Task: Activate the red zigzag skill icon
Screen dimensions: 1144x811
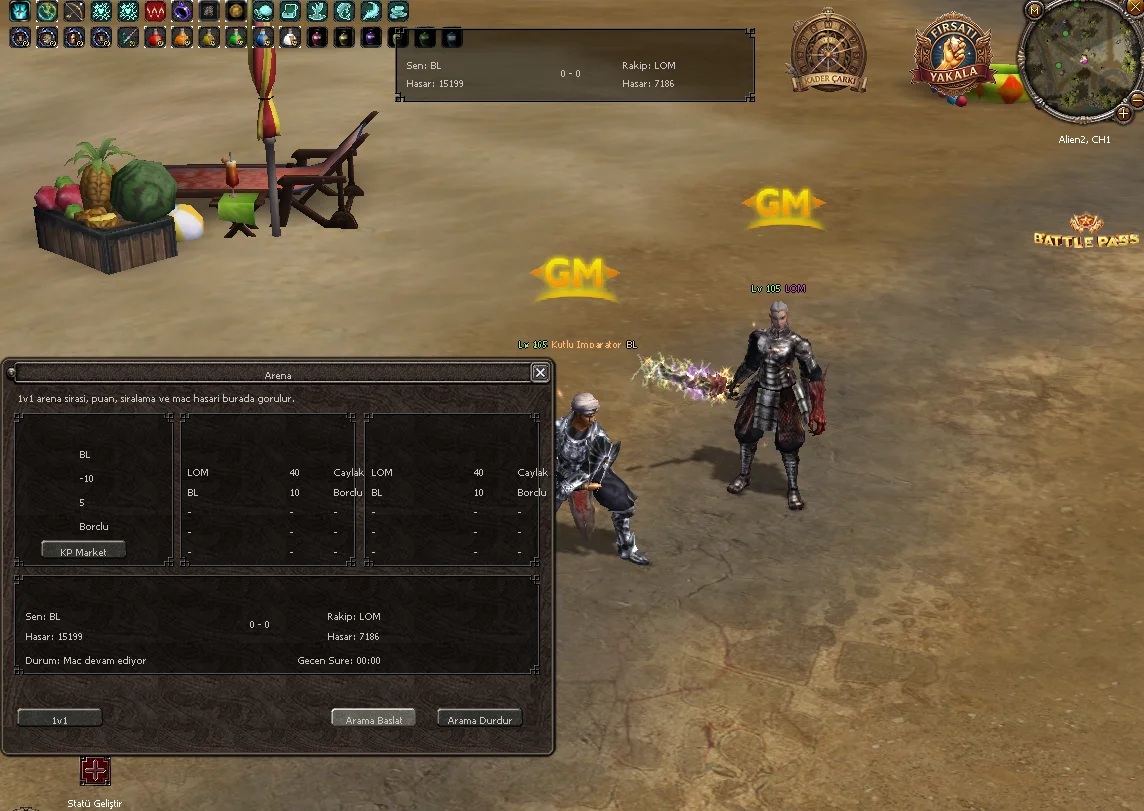Action: (155, 12)
